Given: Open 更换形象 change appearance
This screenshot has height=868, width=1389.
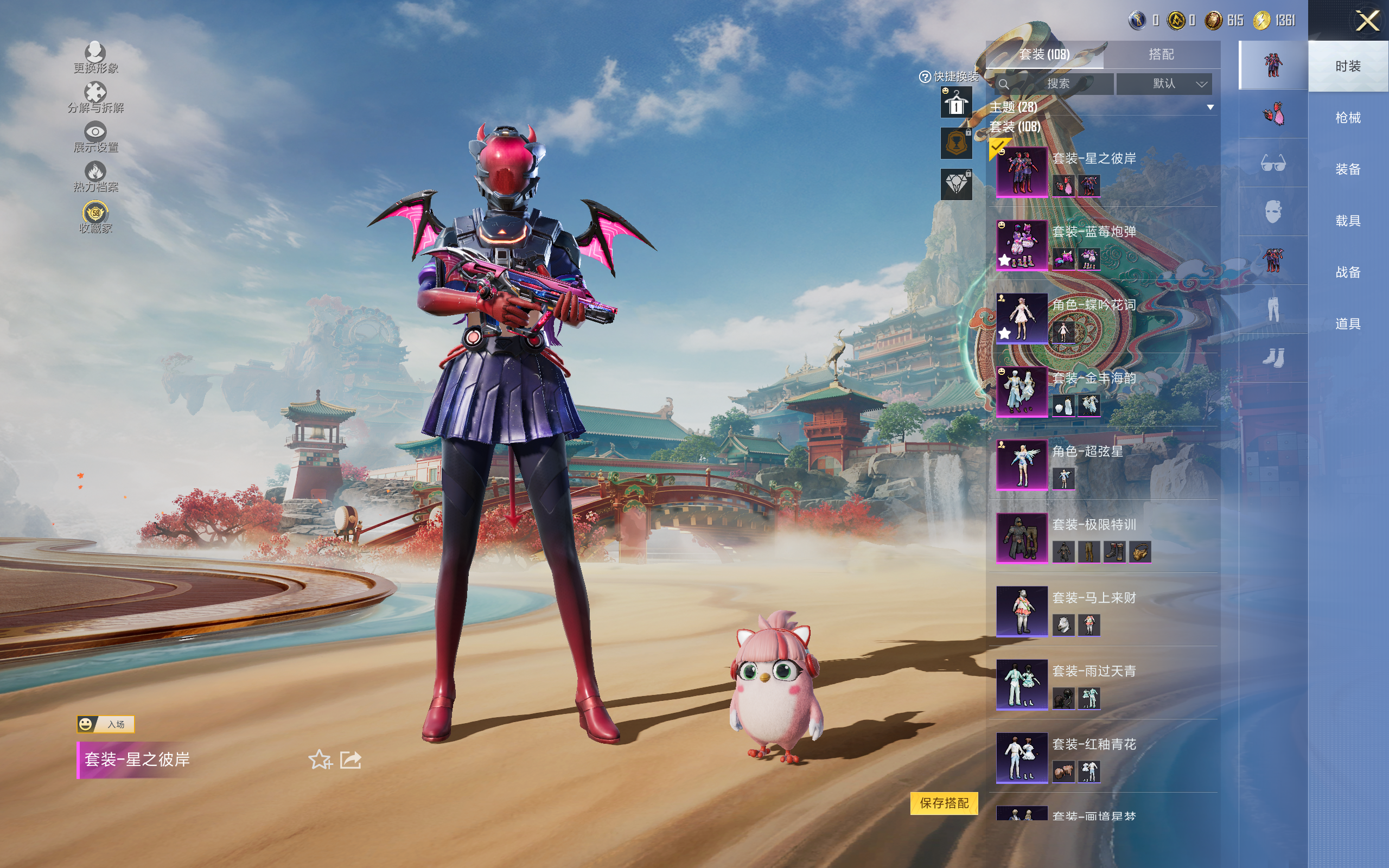Looking at the screenshot, I should click(x=95, y=58).
